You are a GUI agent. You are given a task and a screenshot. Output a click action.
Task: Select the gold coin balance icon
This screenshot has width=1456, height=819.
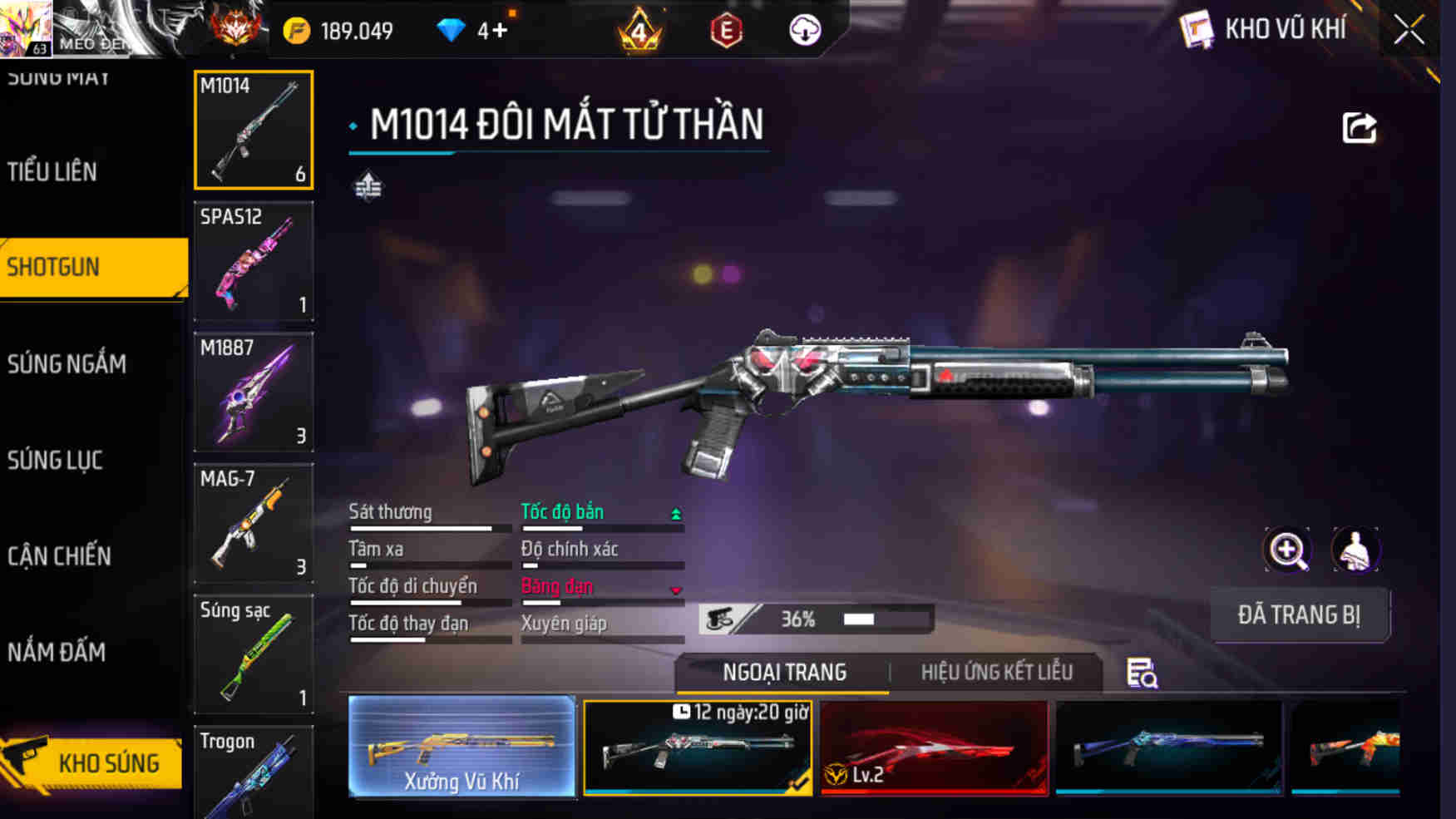(295, 29)
